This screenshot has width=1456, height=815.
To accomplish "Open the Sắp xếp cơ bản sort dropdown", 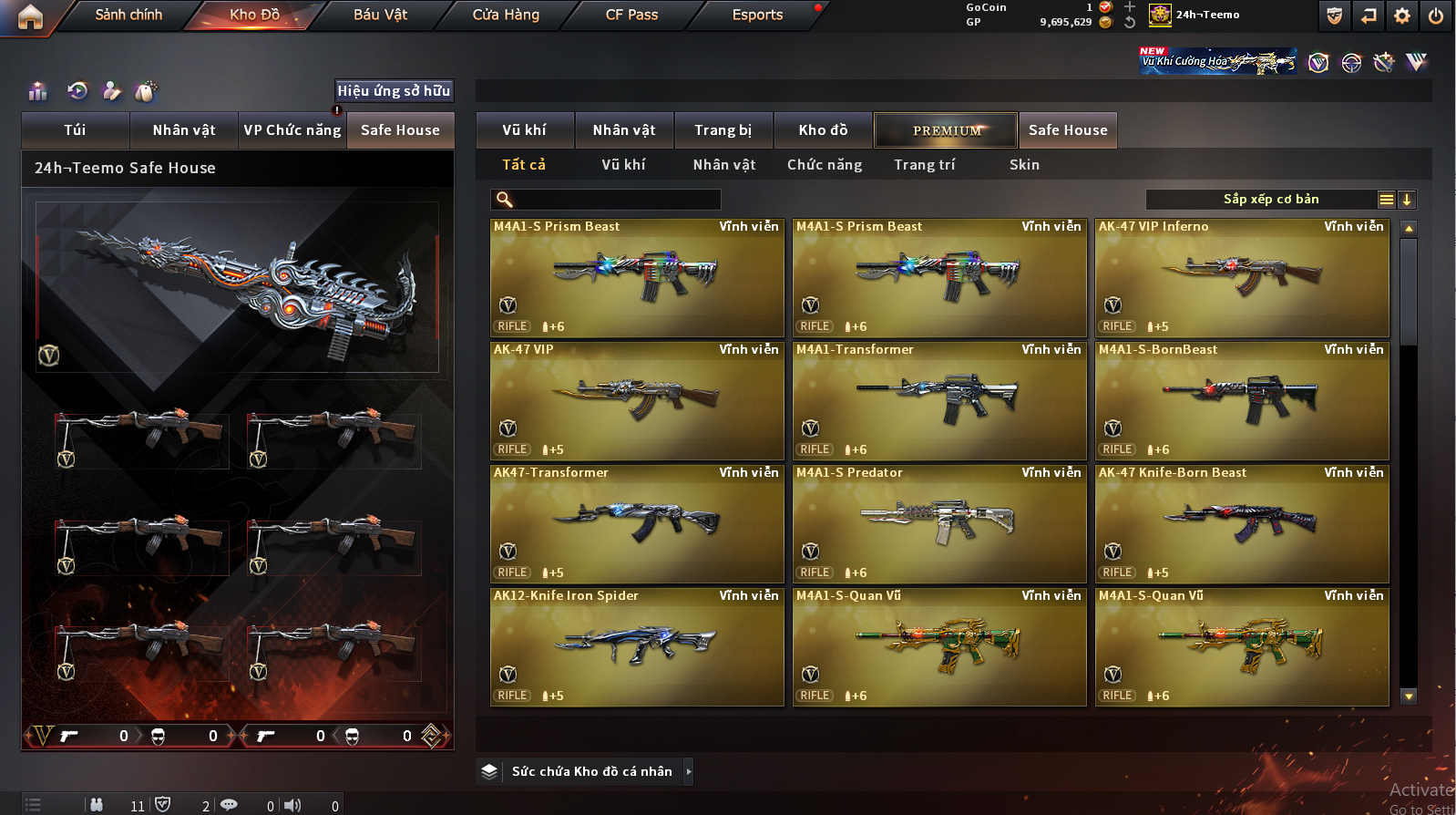I will (x=1386, y=200).
